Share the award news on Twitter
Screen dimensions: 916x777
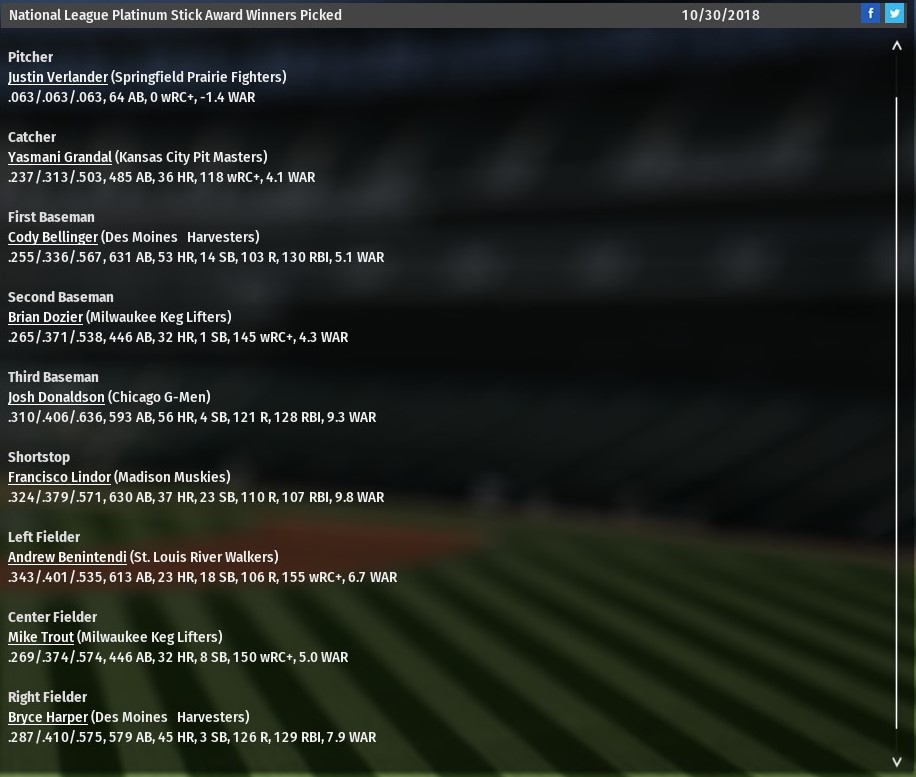click(x=894, y=14)
